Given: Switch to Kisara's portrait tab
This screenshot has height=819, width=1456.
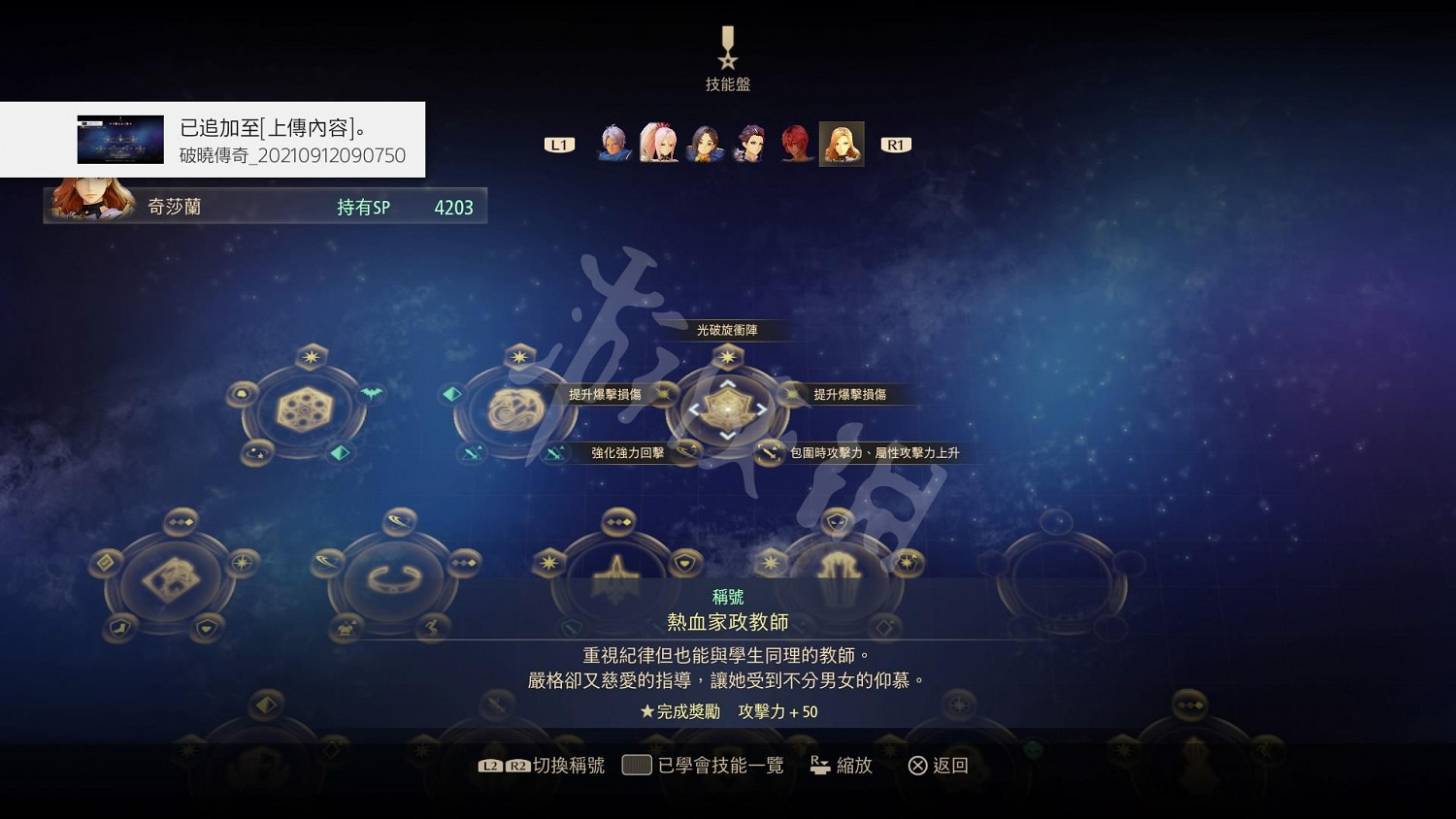Looking at the screenshot, I should tap(842, 143).
